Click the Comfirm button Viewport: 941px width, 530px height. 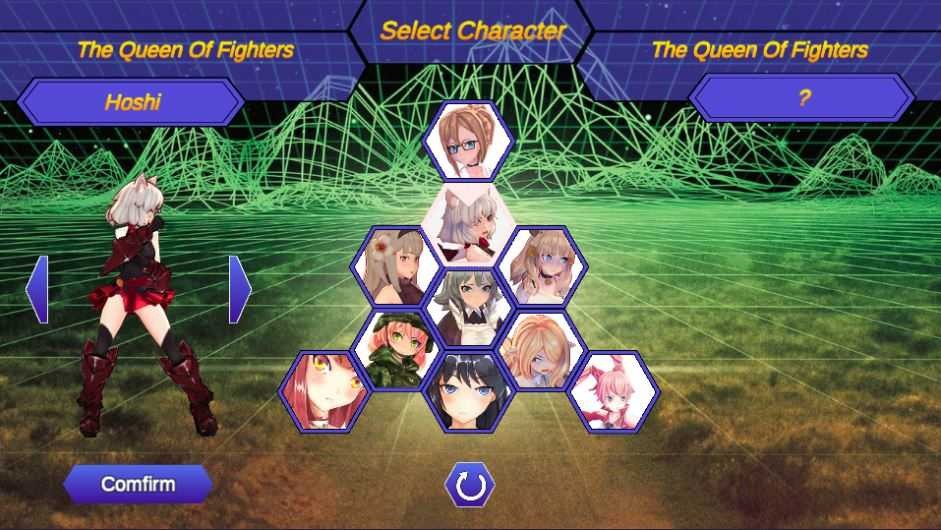tap(138, 485)
